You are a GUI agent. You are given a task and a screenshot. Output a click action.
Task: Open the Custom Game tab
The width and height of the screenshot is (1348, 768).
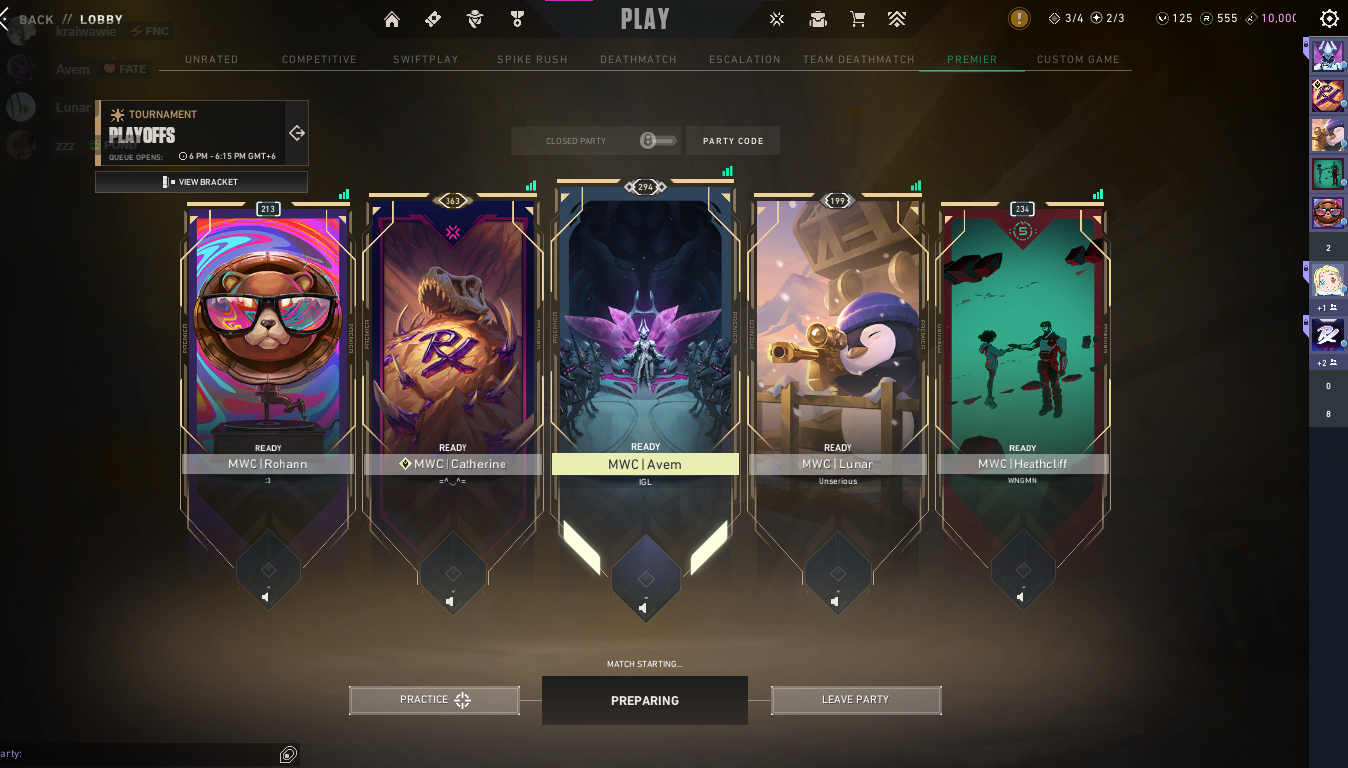pos(1078,60)
